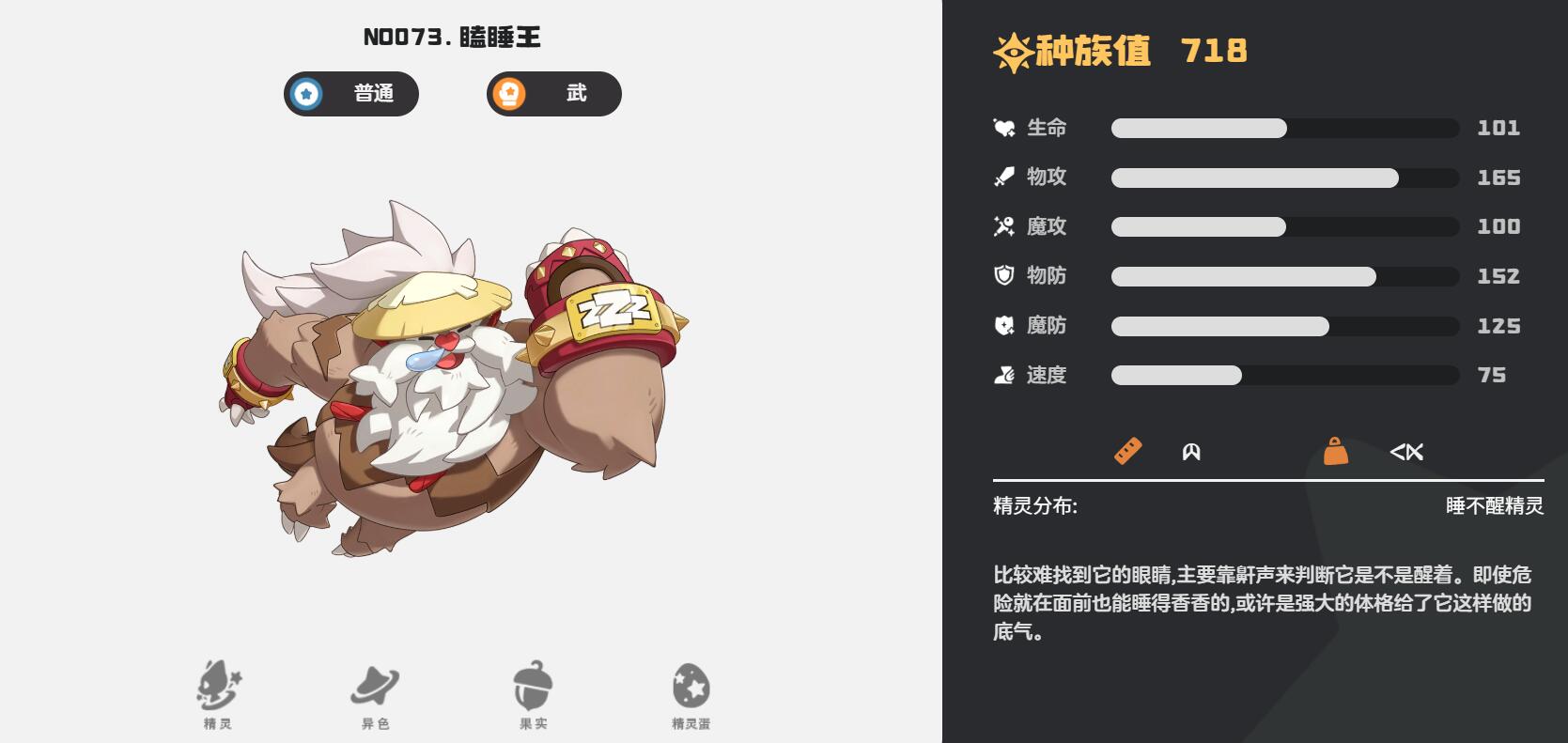Click the shield icon beside 物防
Viewport: 1568px width, 743px height.
[1001, 275]
